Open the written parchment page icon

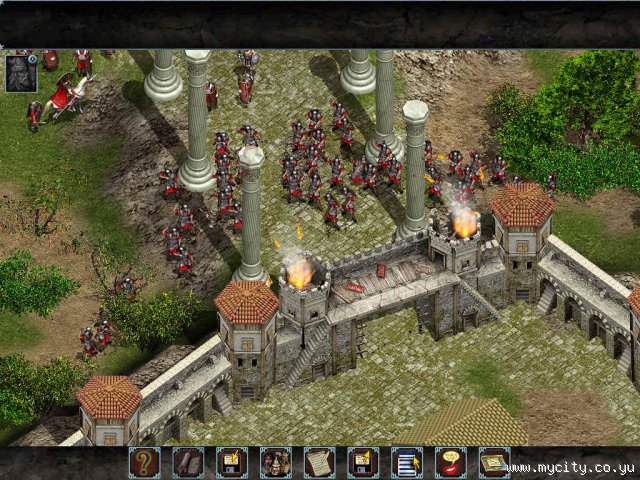click(319, 462)
